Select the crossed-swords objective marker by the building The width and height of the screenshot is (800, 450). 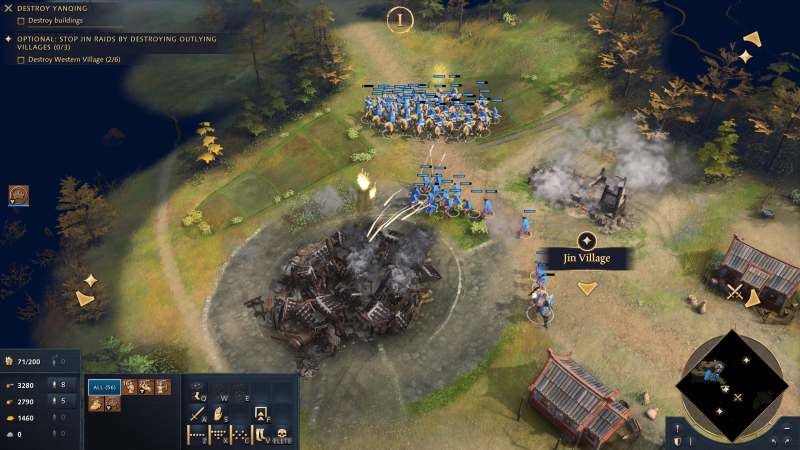(x=735, y=291)
